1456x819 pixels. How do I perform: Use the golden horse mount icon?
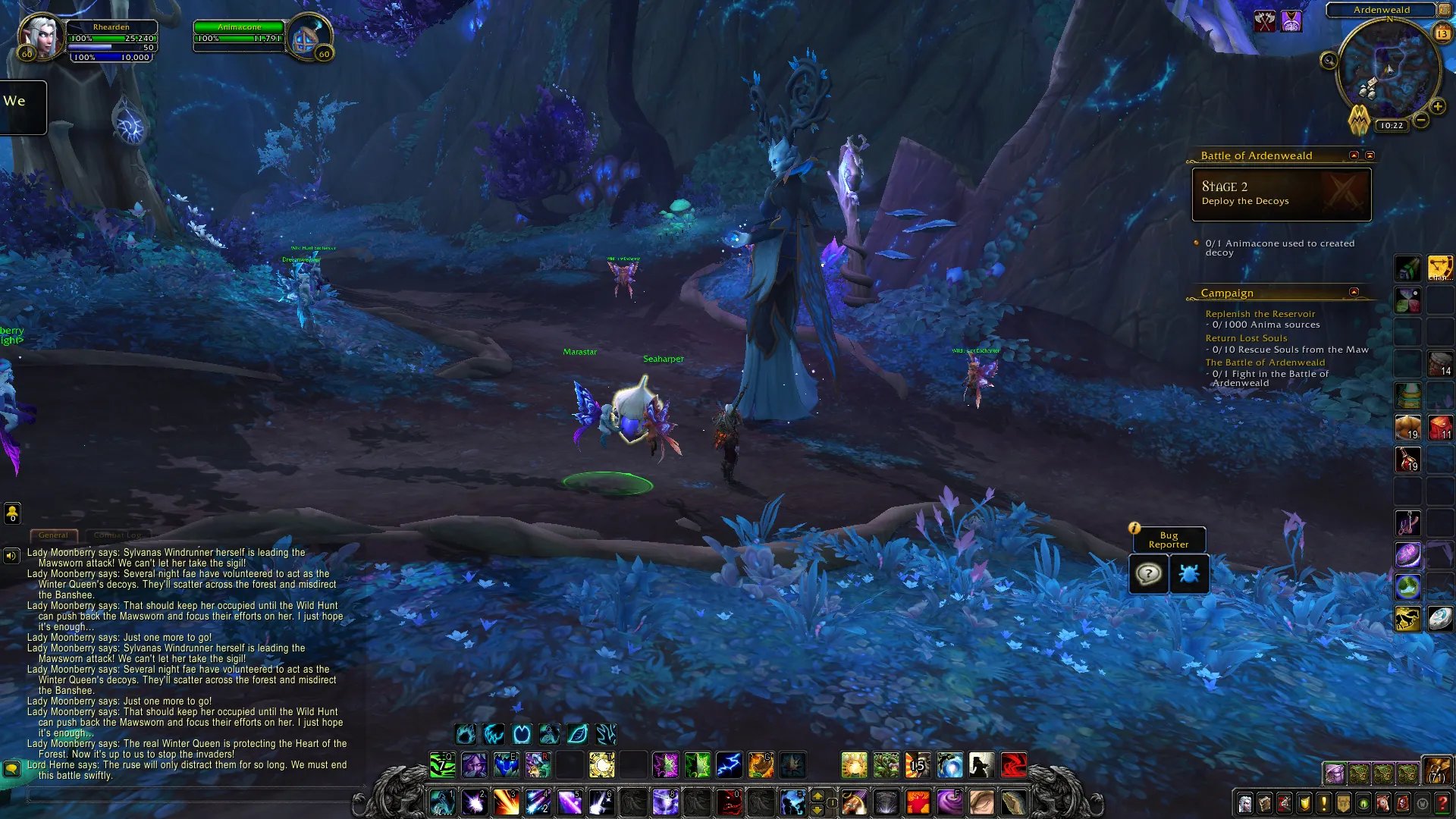(1407, 619)
